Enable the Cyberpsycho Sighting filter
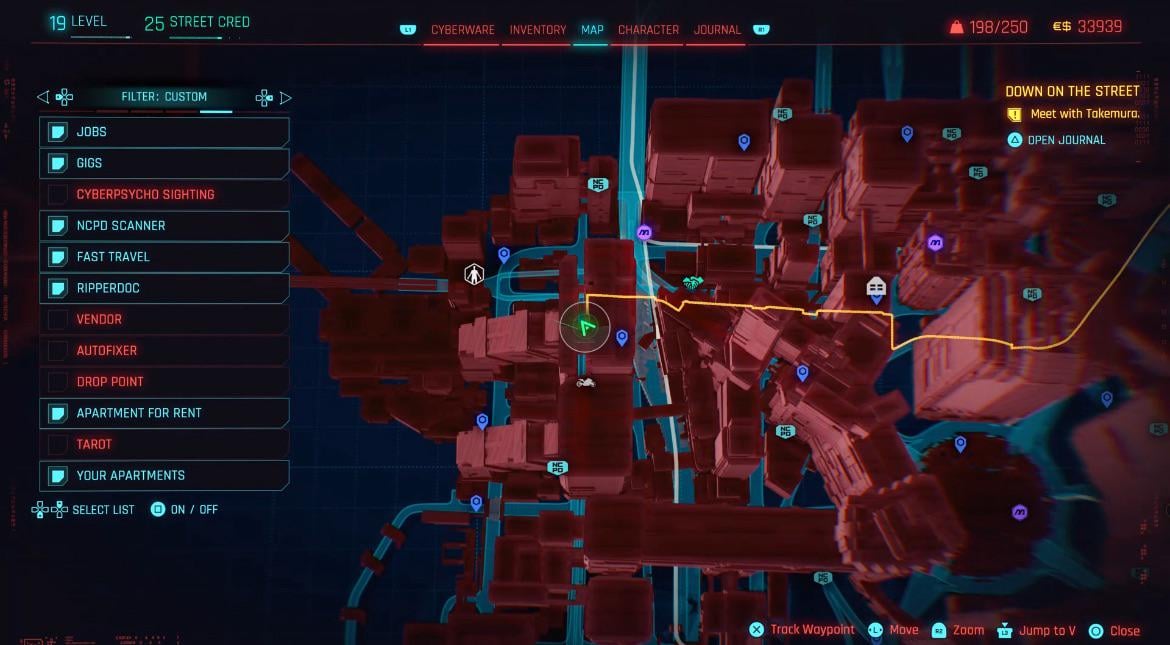The image size is (1170, 645). pyautogui.click(x=165, y=194)
